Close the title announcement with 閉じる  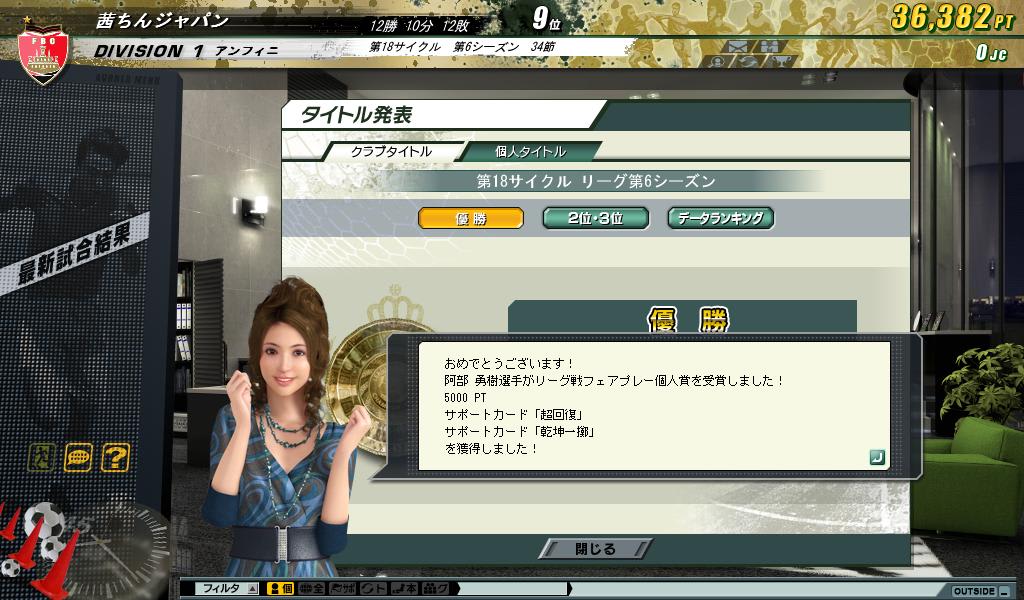click(x=596, y=549)
